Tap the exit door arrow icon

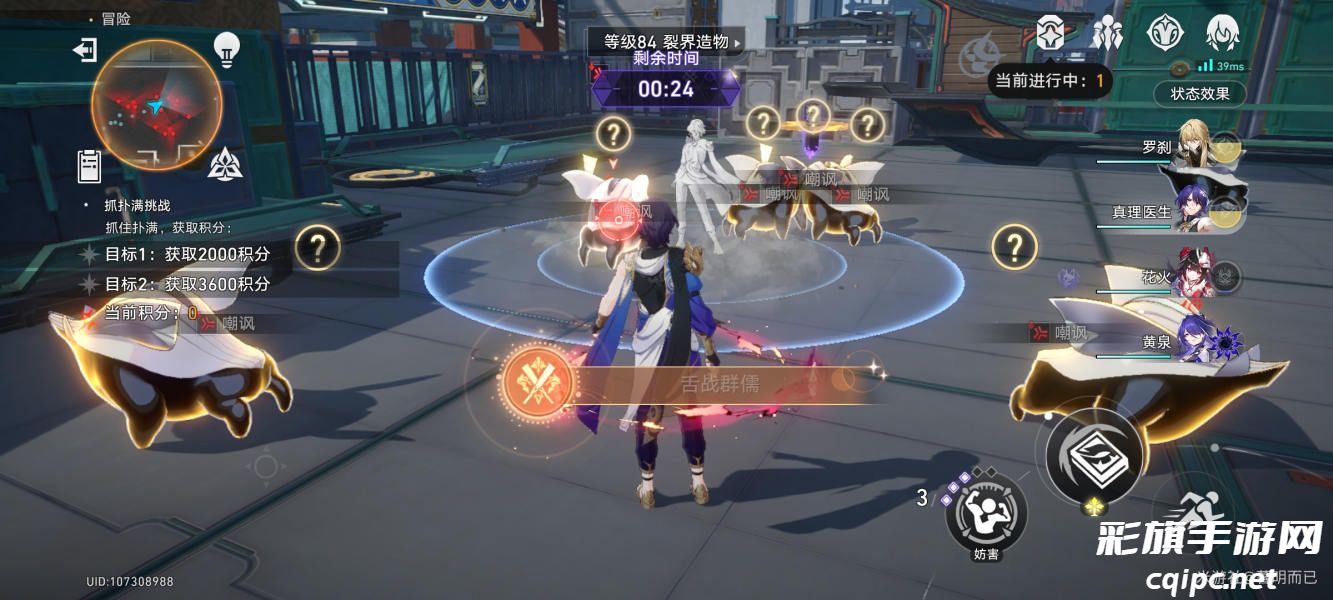pos(85,50)
